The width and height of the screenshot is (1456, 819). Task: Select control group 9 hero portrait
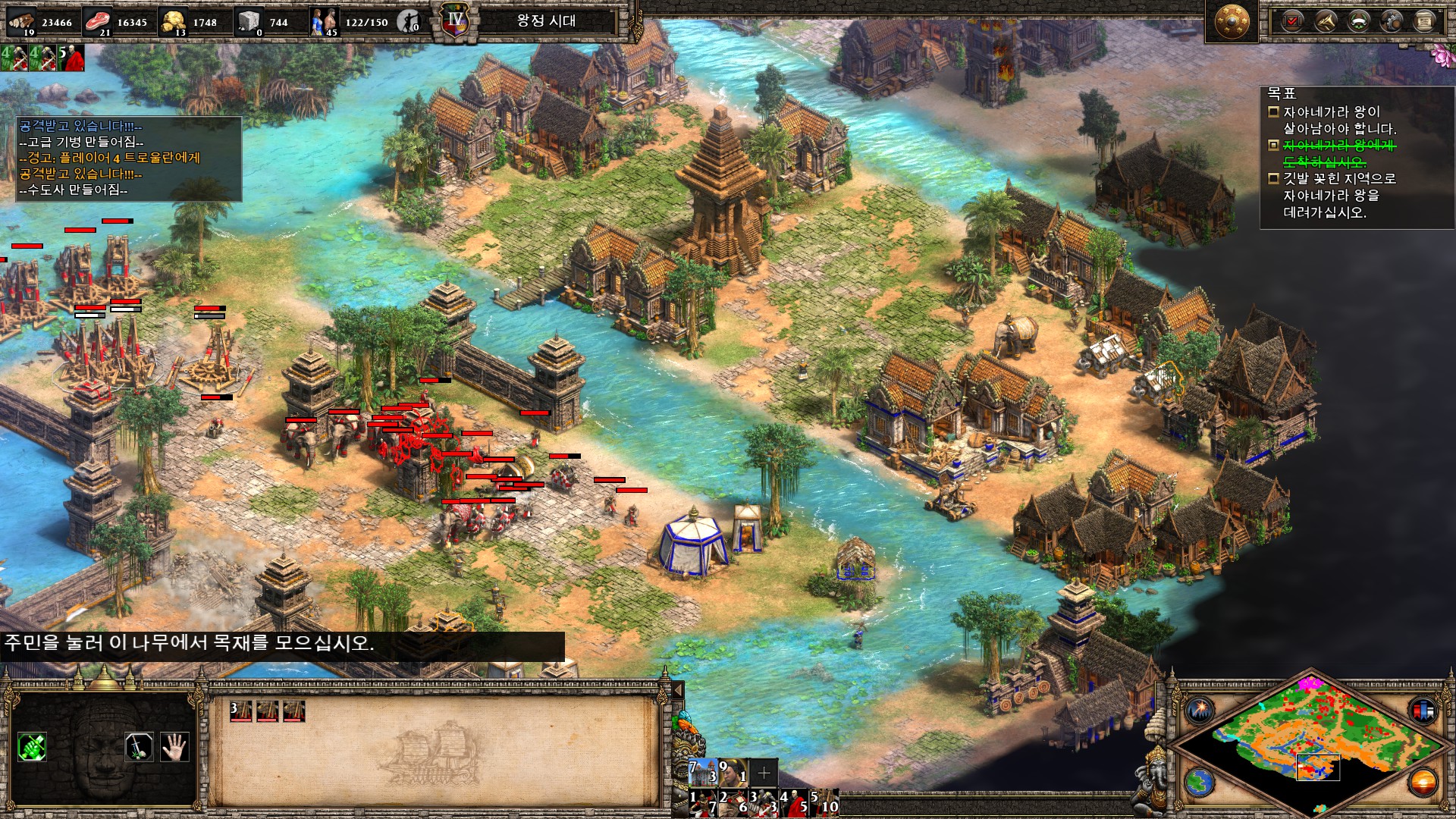(x=733, y=772)
